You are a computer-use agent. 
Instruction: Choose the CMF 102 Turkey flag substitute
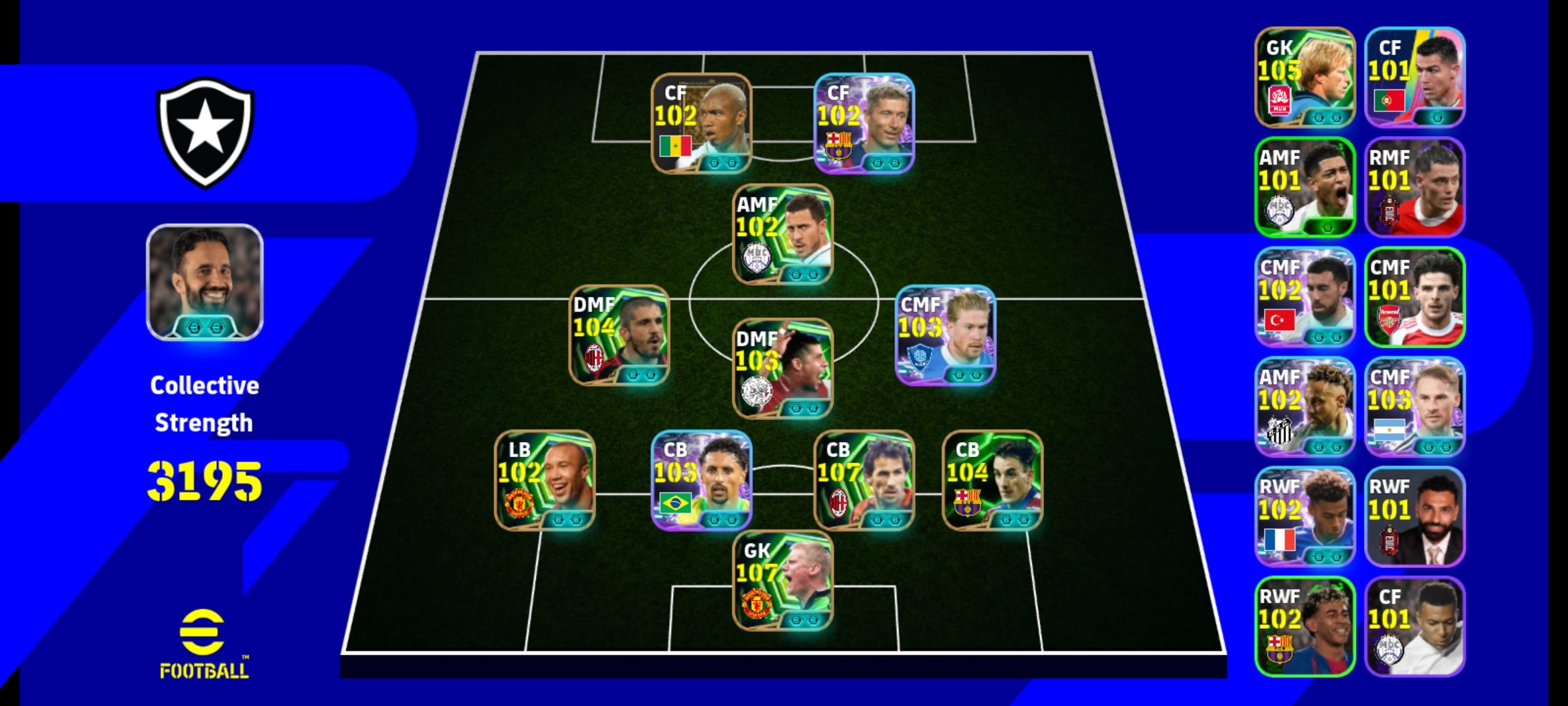1305,297
